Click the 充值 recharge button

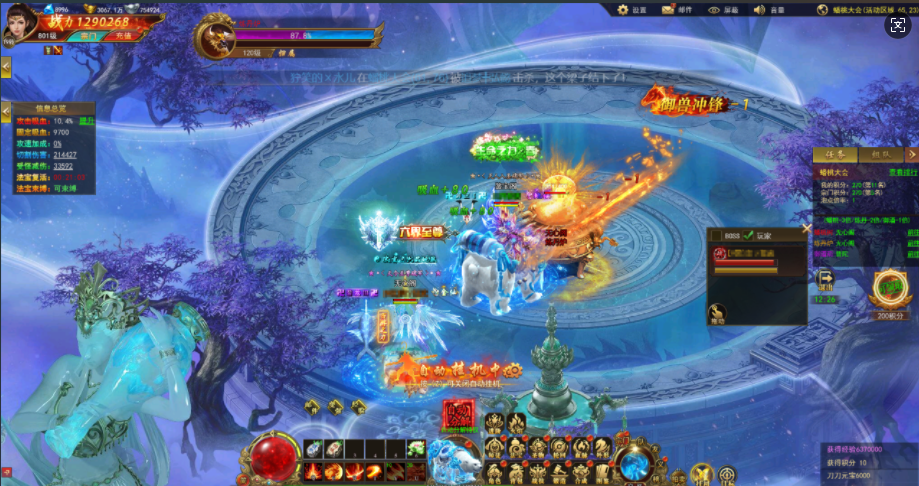tap(121, 35)
